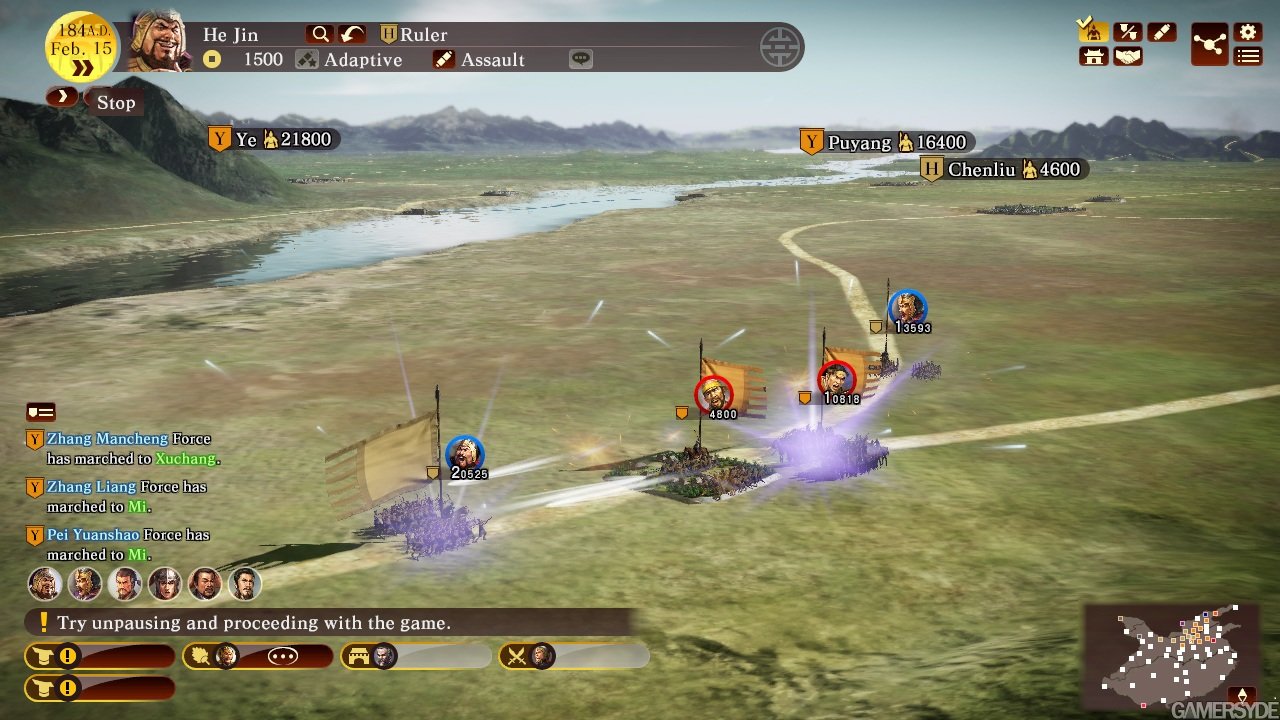Select the network/relations diagram icon

click(1208, 43)
